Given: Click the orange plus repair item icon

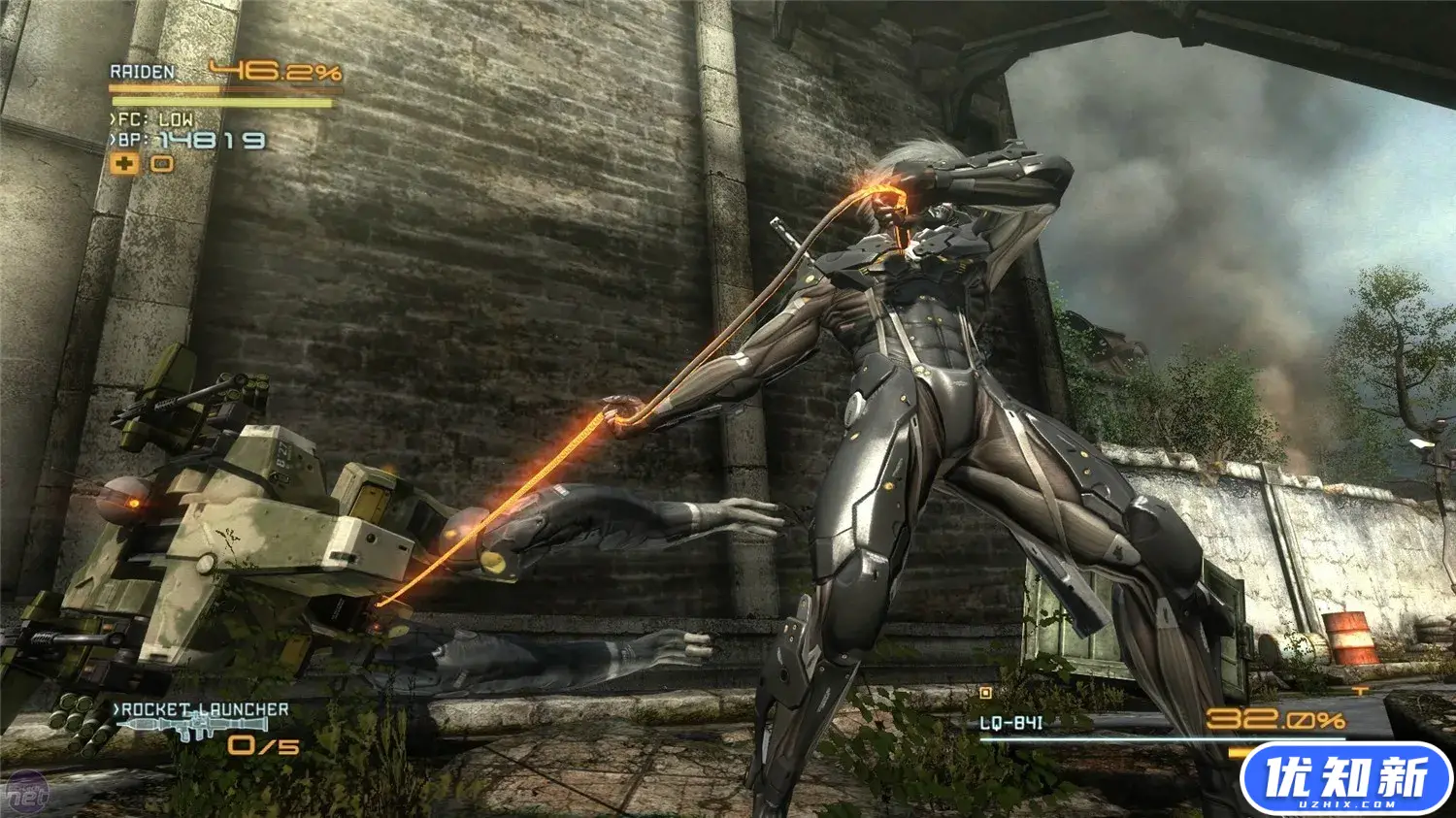Looking at the screenshot, I should 124,163.
